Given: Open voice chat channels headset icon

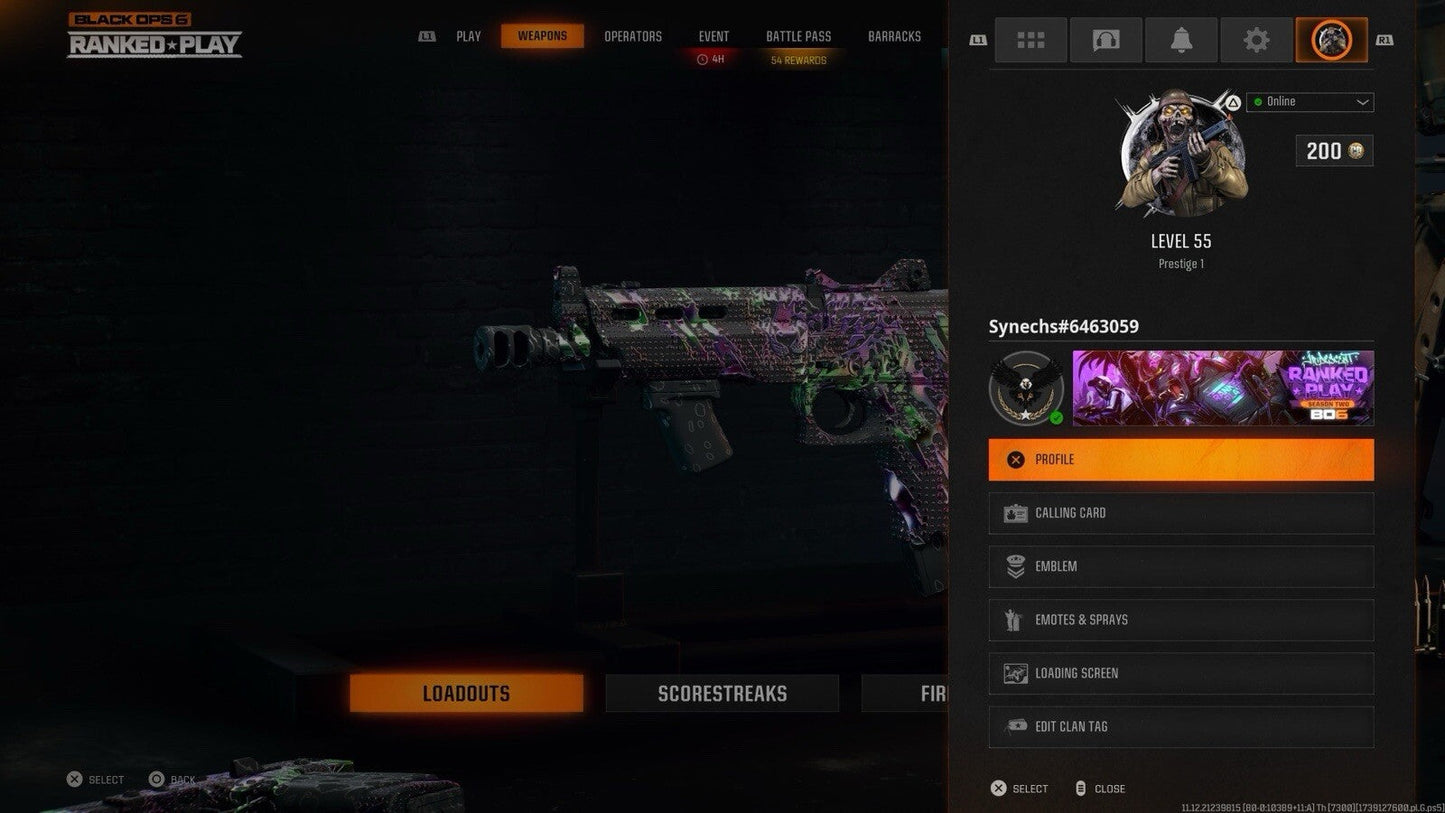Looking at the screenshot, I should (1106, 40).
